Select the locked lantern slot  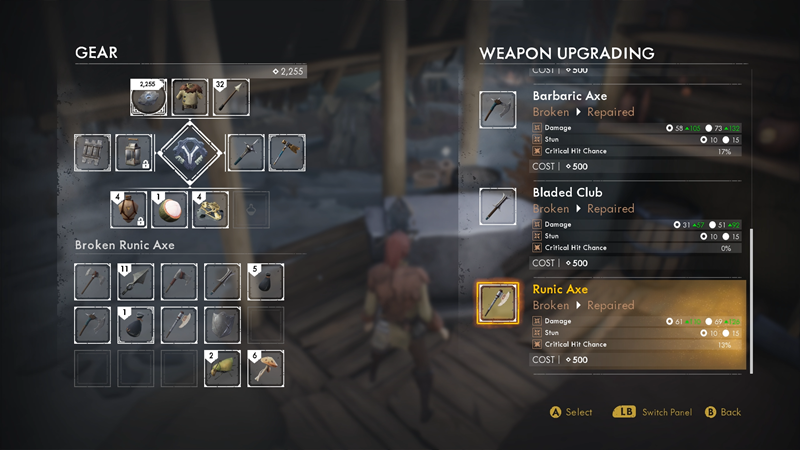click(135, 153)
